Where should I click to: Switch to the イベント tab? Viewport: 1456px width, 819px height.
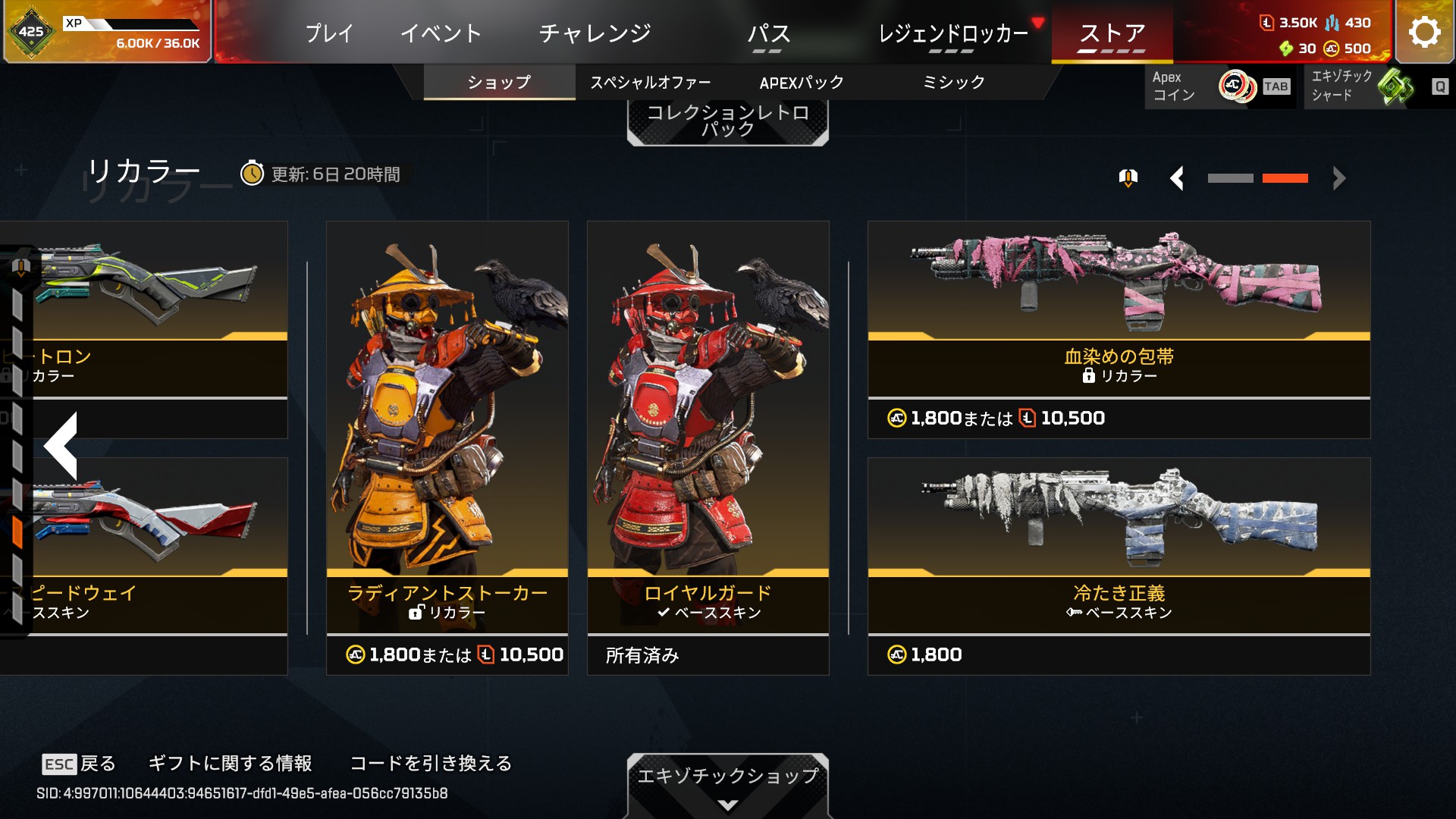[441, 33]
